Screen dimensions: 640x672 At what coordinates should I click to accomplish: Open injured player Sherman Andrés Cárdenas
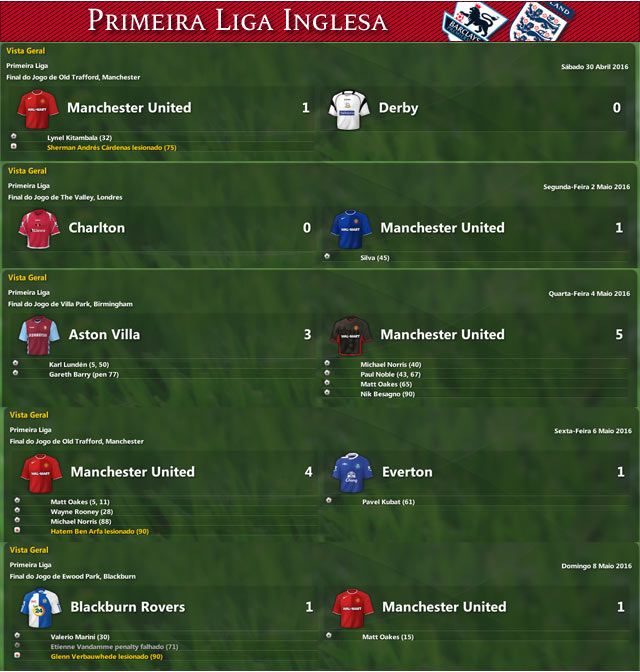tap(111, 147)
